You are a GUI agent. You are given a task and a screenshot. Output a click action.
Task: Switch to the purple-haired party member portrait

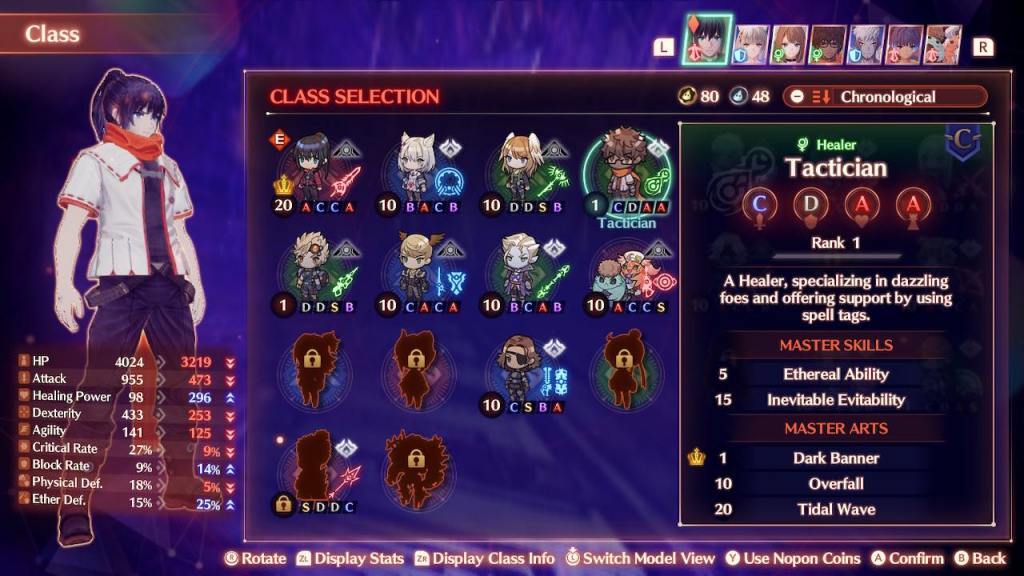click(x=905, y=44)
